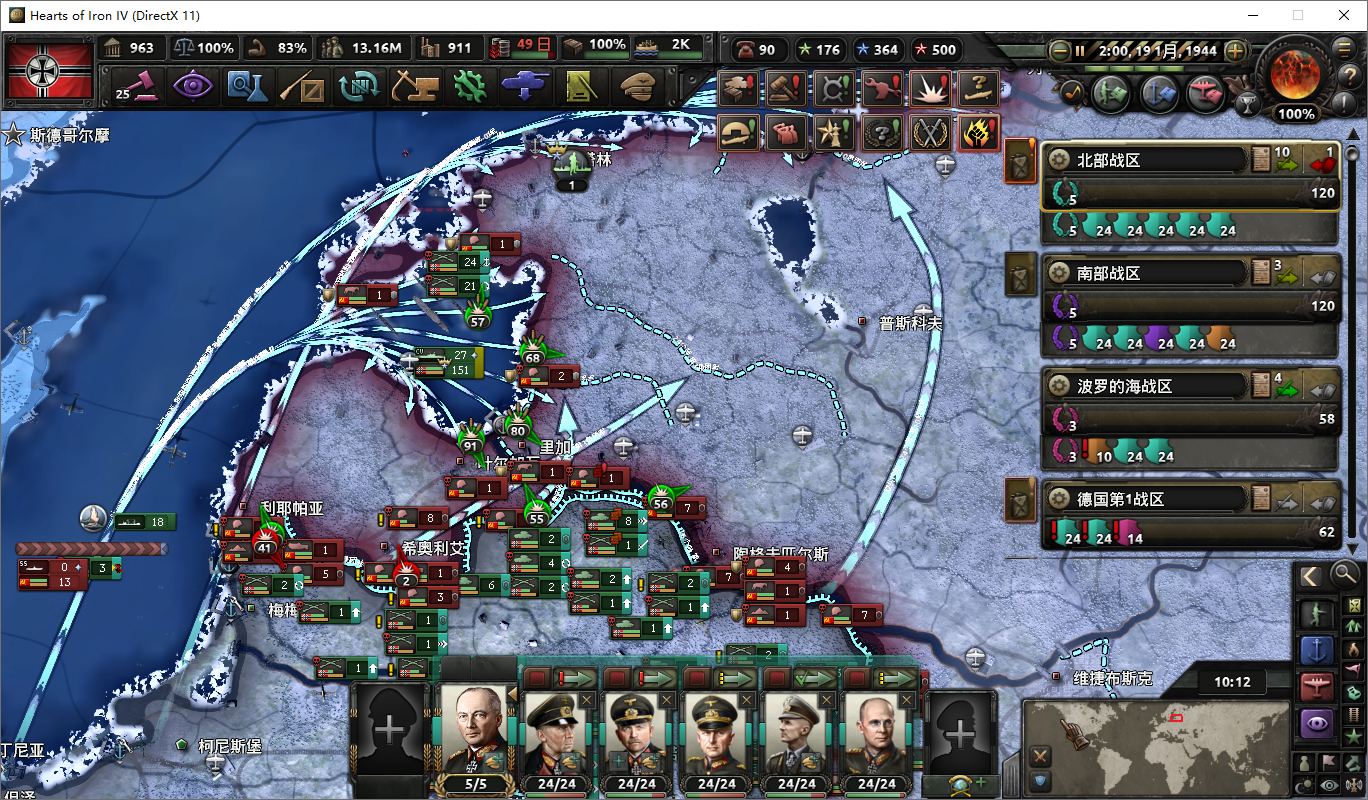Open the game menu in the top-right corner
This screenshot has width=1368, height=800.
pos(1342,49)
